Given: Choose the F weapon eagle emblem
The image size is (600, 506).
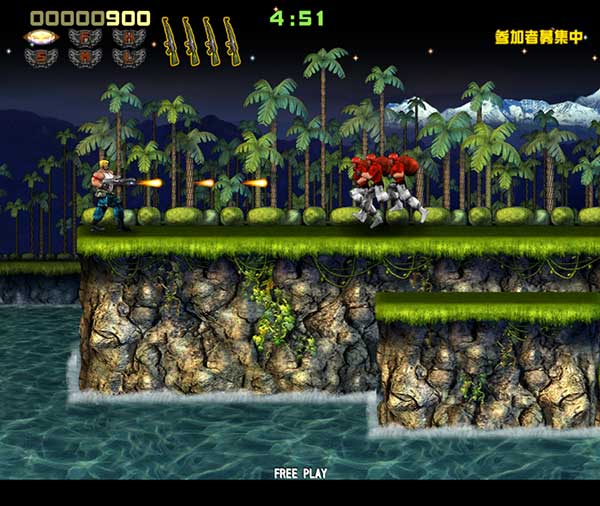Looking at the screenshot, I should click(x=85, y=37).
